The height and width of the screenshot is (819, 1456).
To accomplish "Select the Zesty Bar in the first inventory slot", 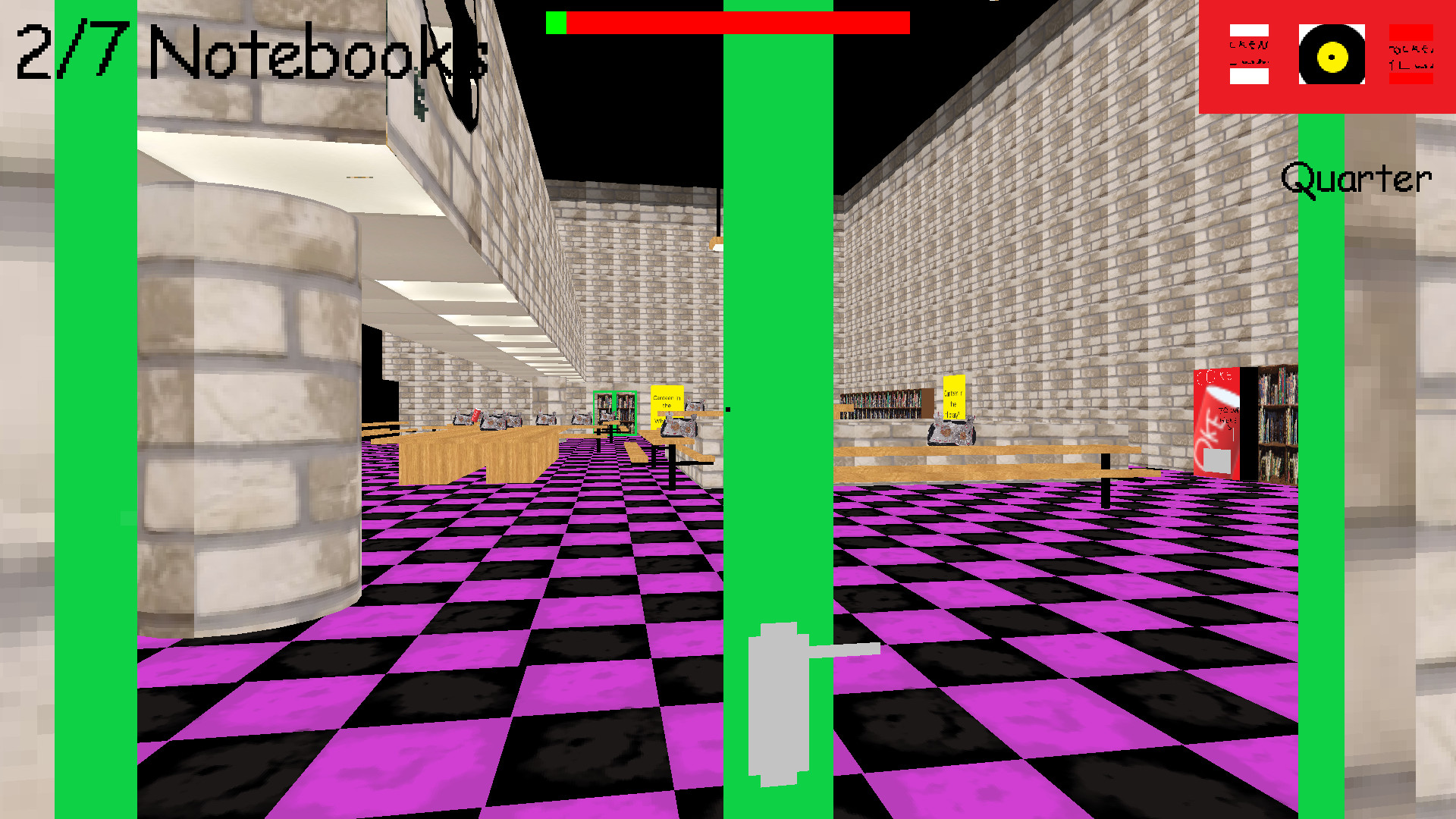I will coord(1248,53).
